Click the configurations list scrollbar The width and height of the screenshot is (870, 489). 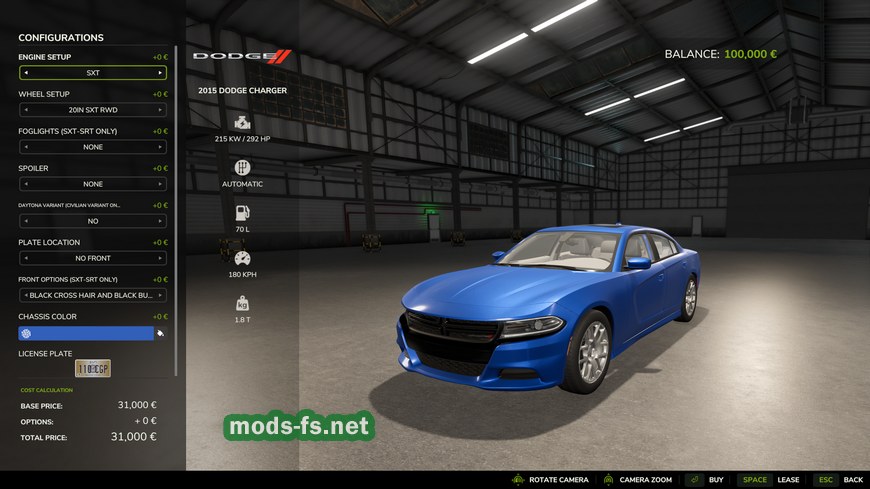click(x=177, y=210)
